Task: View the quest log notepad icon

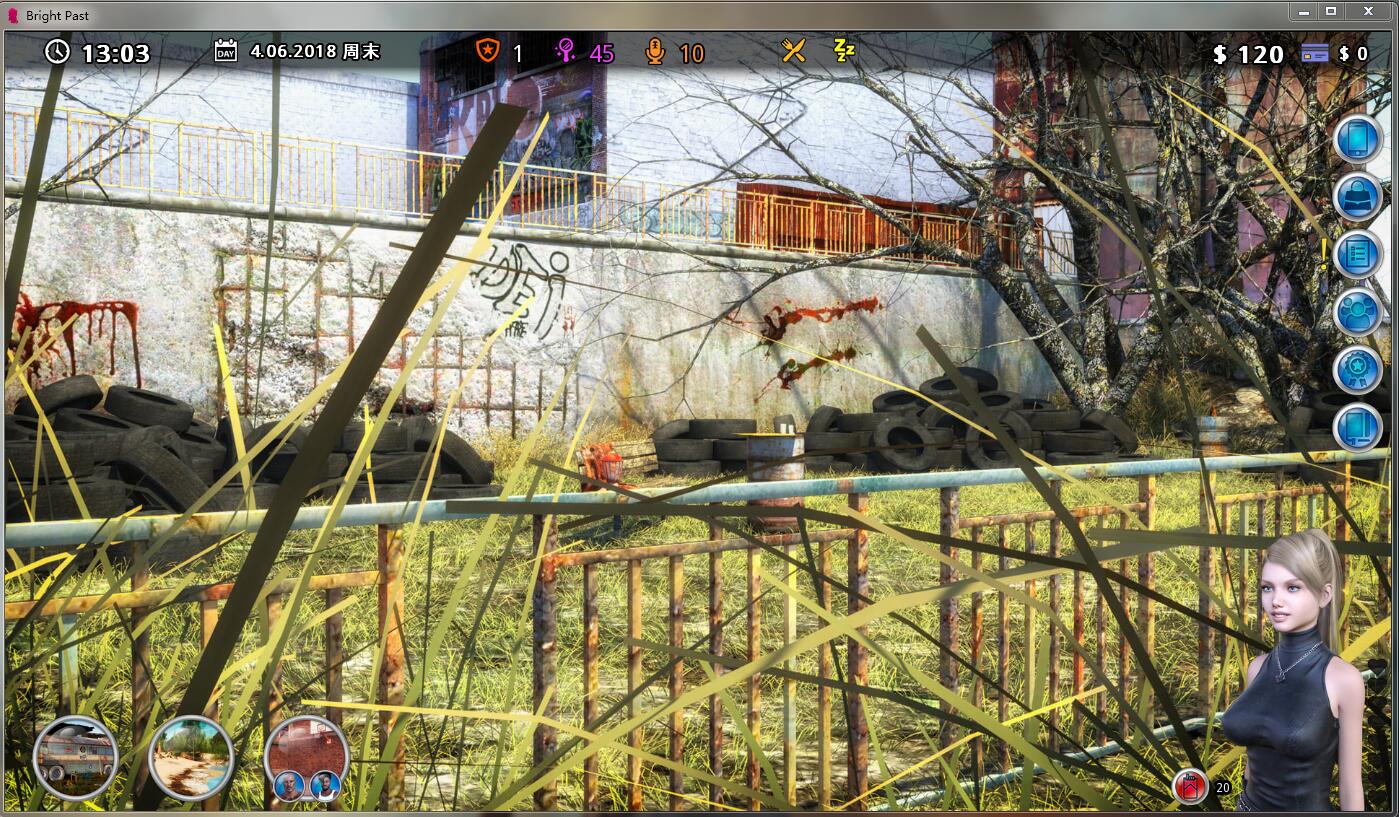Action: [x=1357, y=253]
